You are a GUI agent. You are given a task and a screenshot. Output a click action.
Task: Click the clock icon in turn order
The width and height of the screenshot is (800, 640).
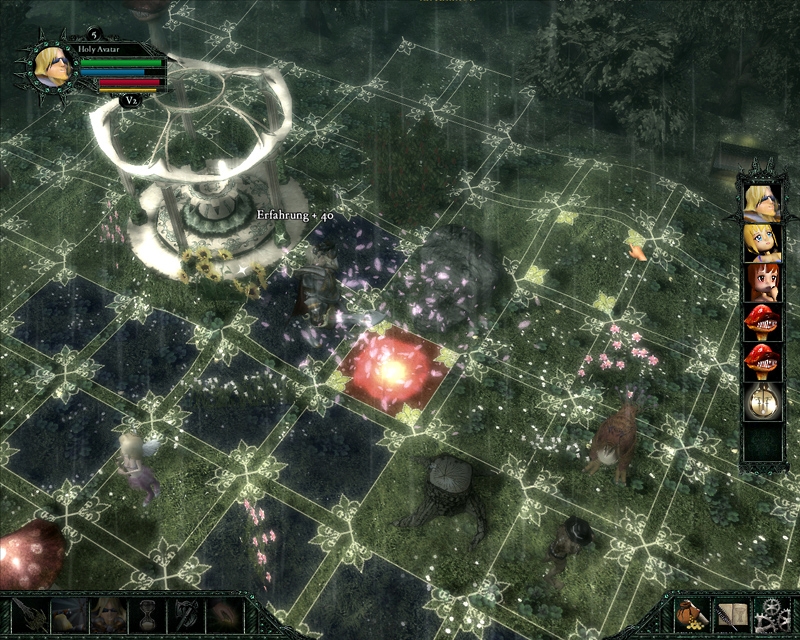point(761,403)
